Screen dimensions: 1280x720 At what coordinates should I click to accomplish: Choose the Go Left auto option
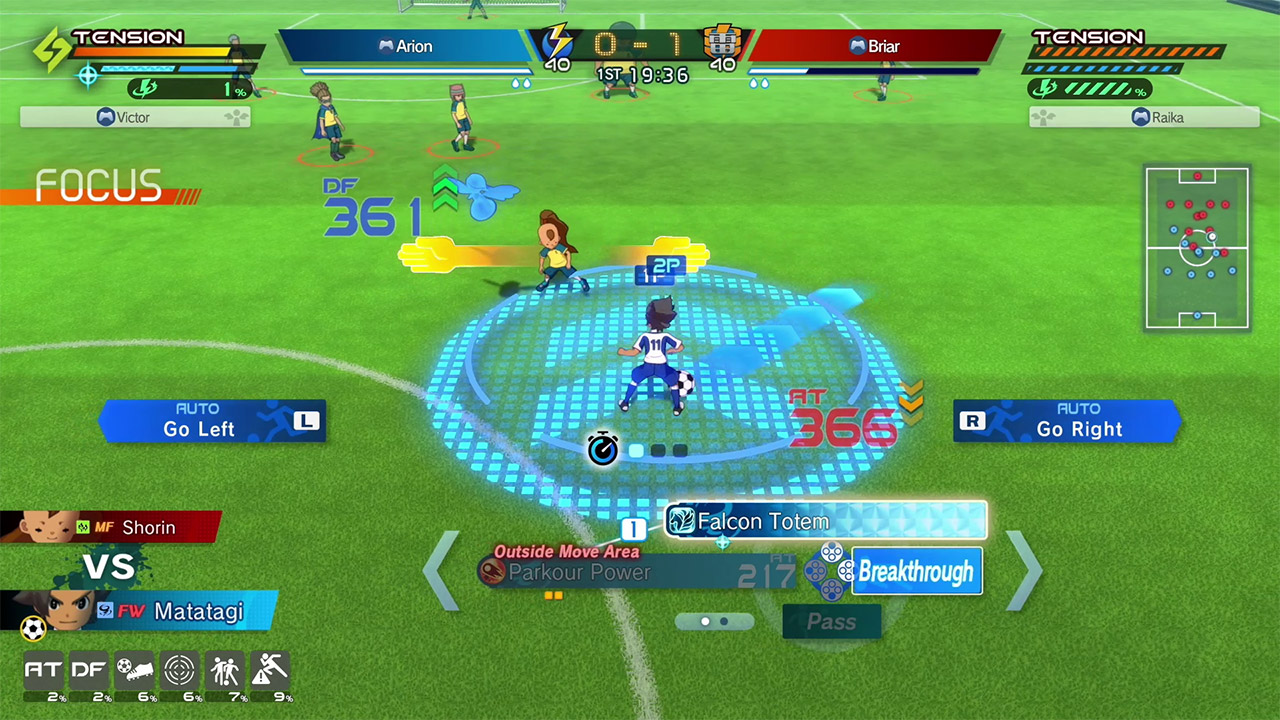212,421
